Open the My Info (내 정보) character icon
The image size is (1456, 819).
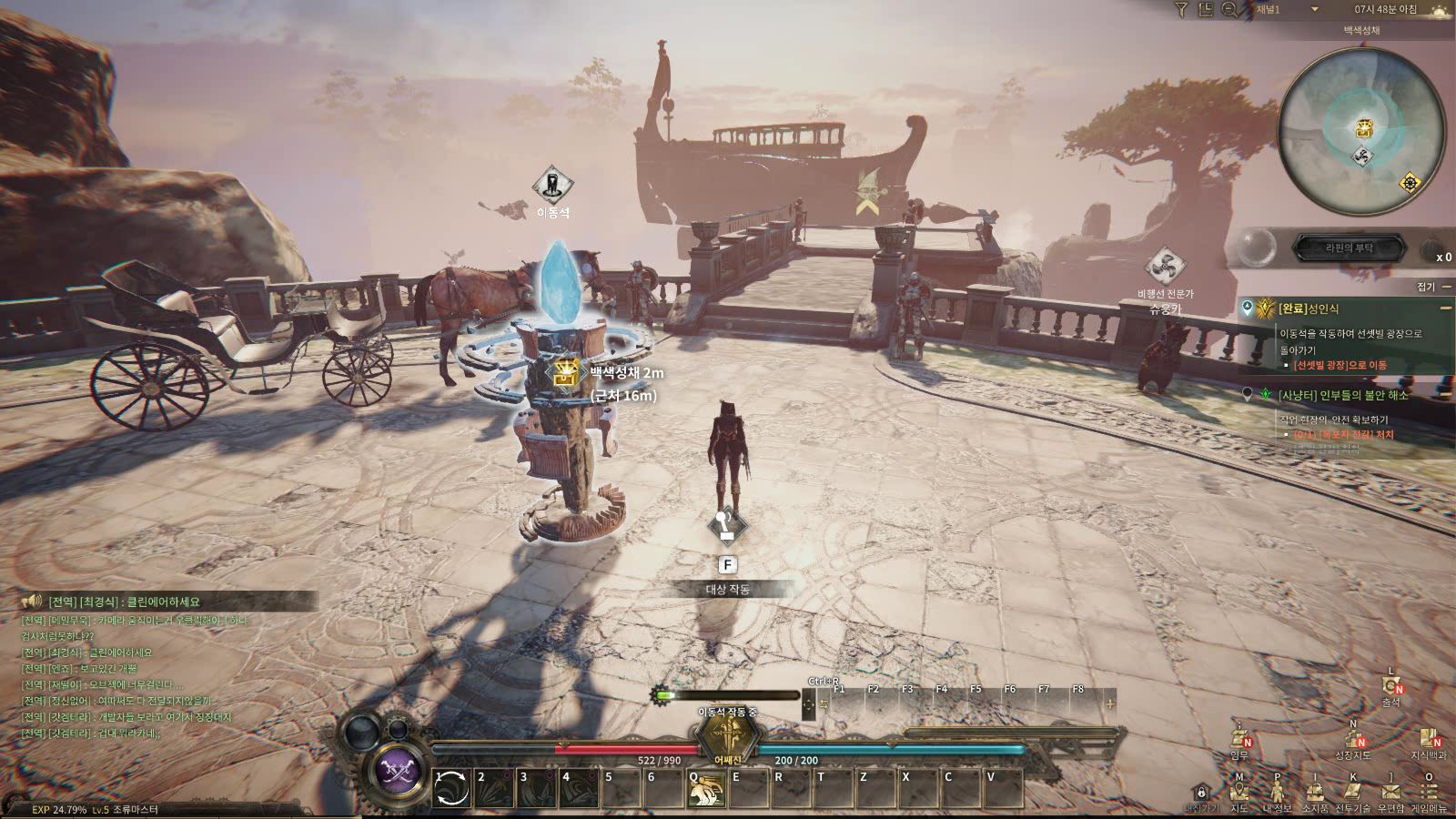click(1277, 792)
